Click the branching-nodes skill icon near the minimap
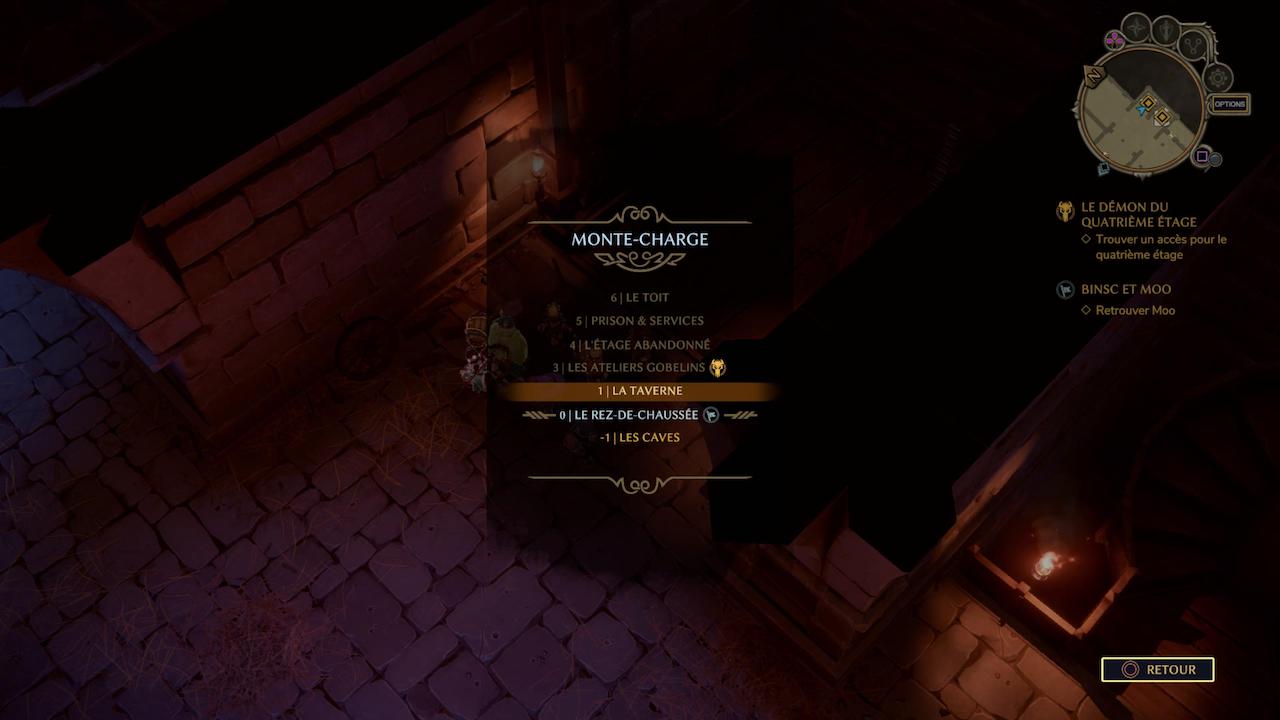The width and height of the screenshot is (1280, 720). coord(1192,44)
